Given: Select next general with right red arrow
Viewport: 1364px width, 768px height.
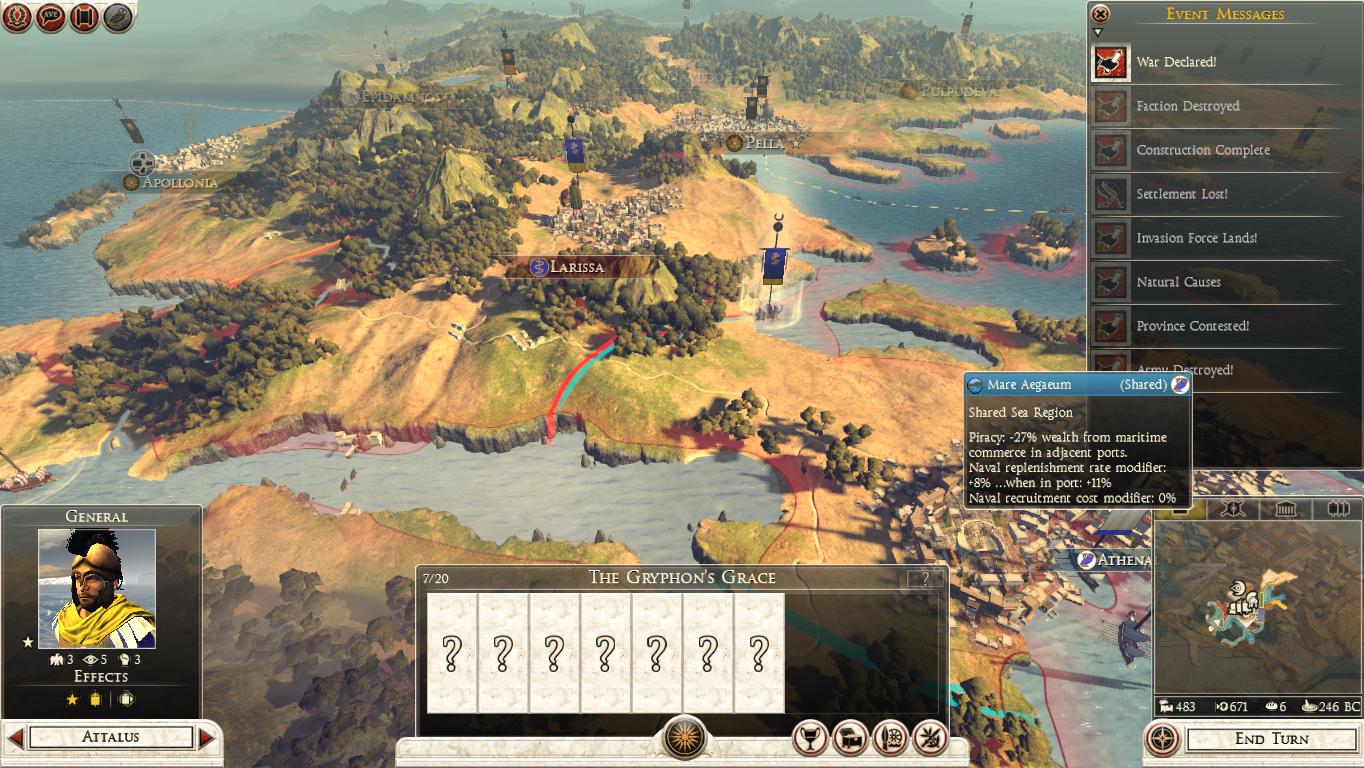Looking at the screenshot, I should tap(207, 738).
